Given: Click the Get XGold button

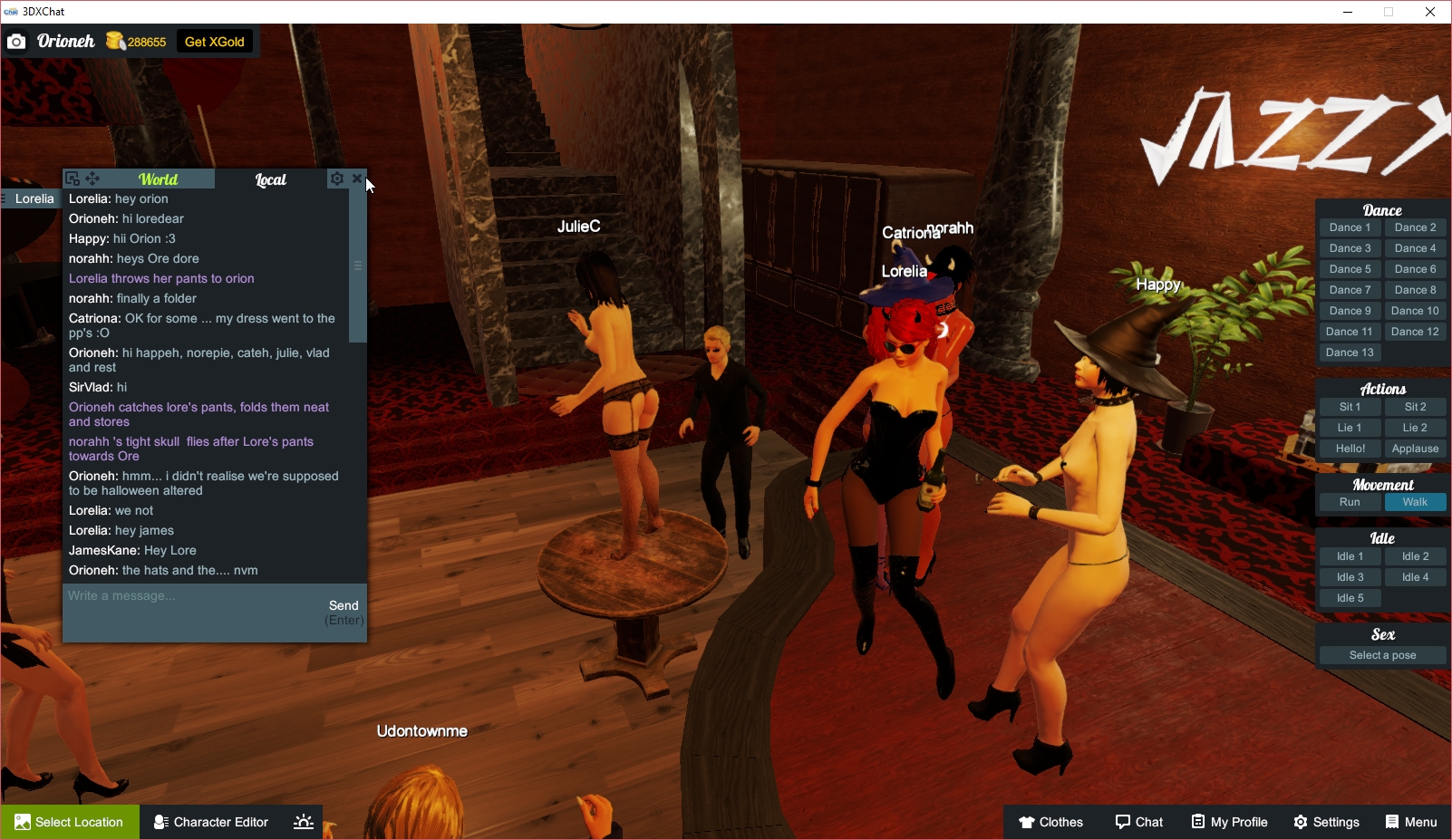Looking at the screenshot, I should [214, 41].
